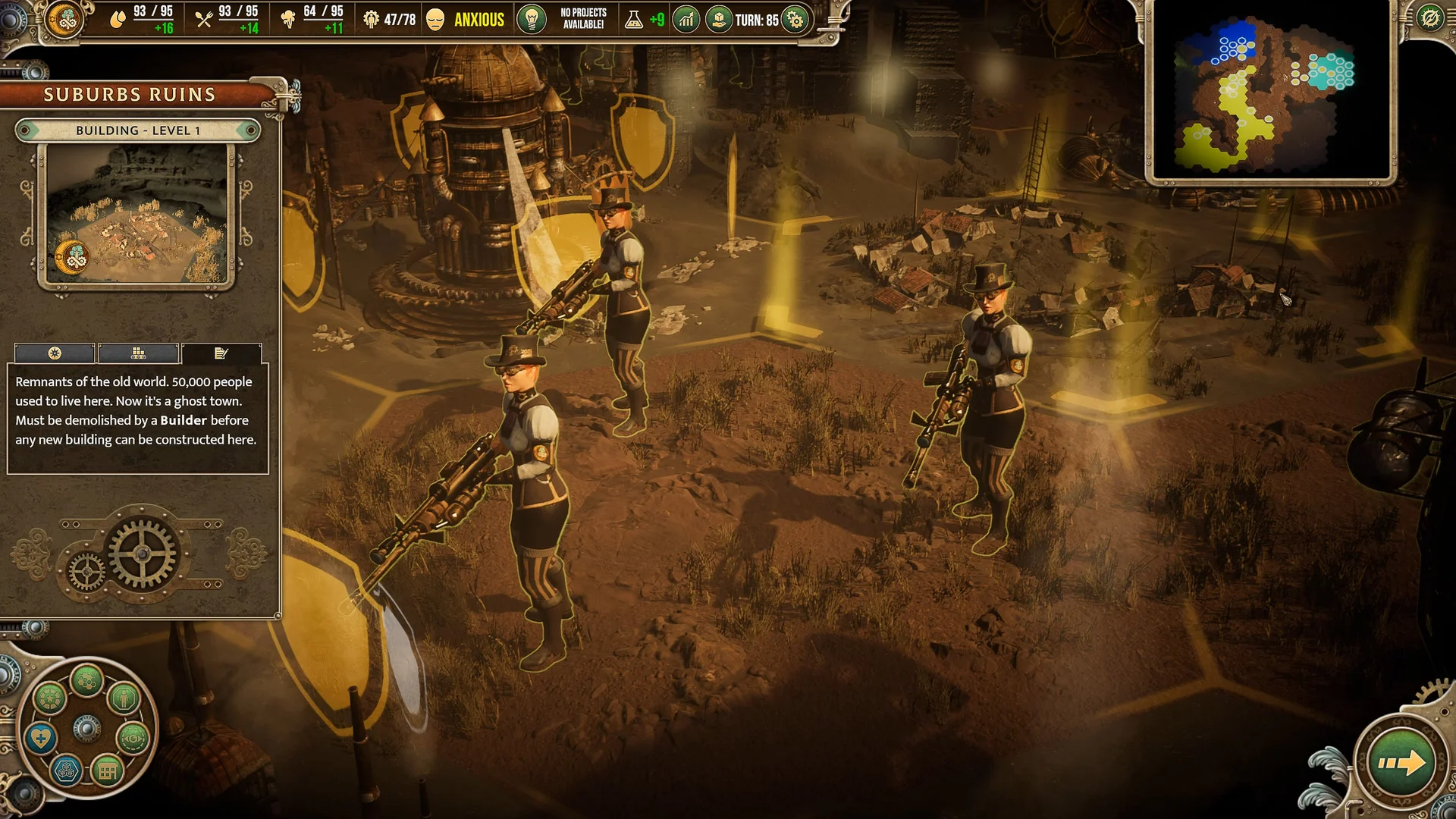
Task: Select the heart with cross radial button
Action: coord(41,738)
